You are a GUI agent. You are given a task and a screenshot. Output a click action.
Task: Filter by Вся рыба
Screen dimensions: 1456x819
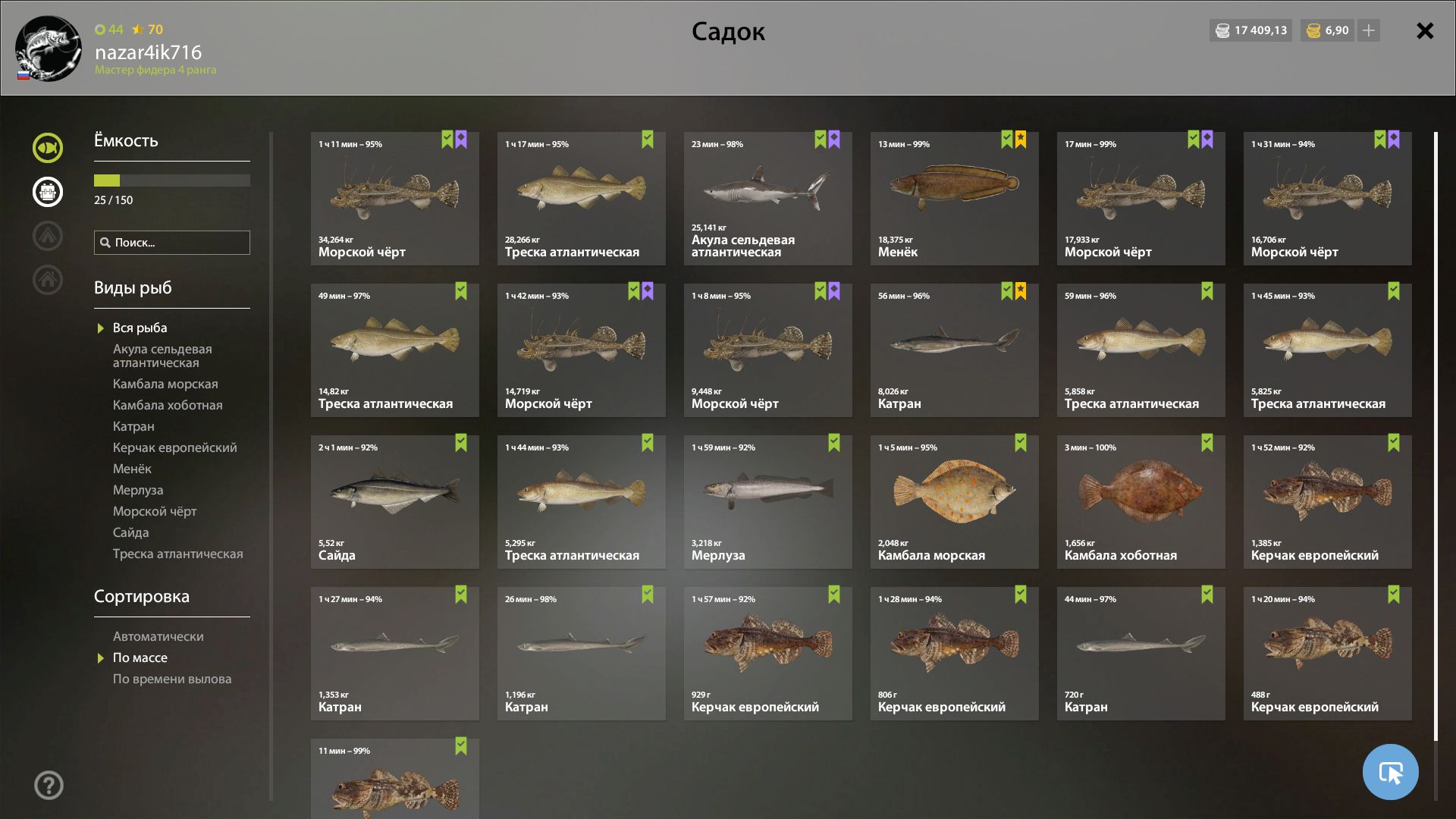pos(140,328)
